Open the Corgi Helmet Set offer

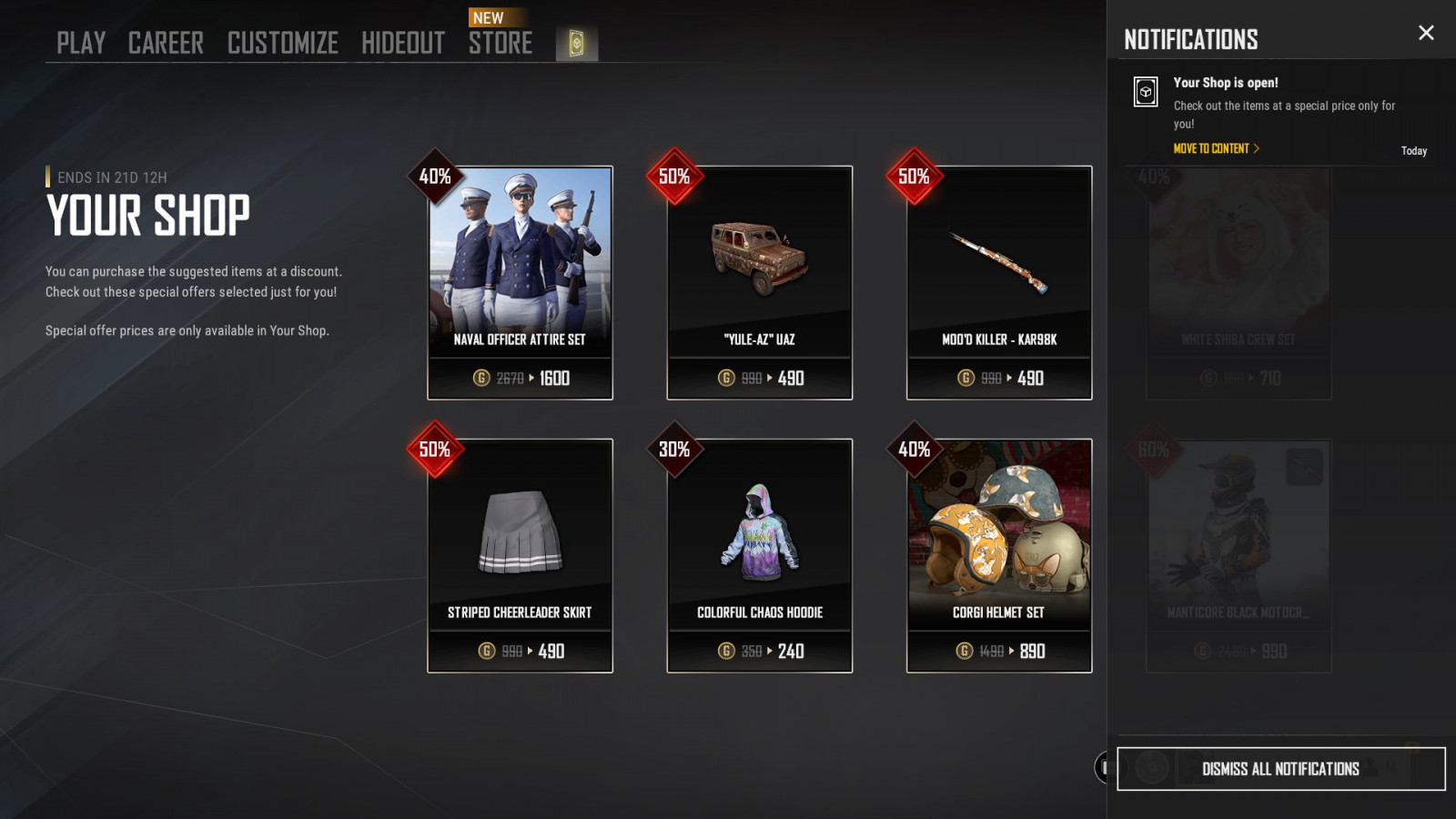click(x=999, y=555)
